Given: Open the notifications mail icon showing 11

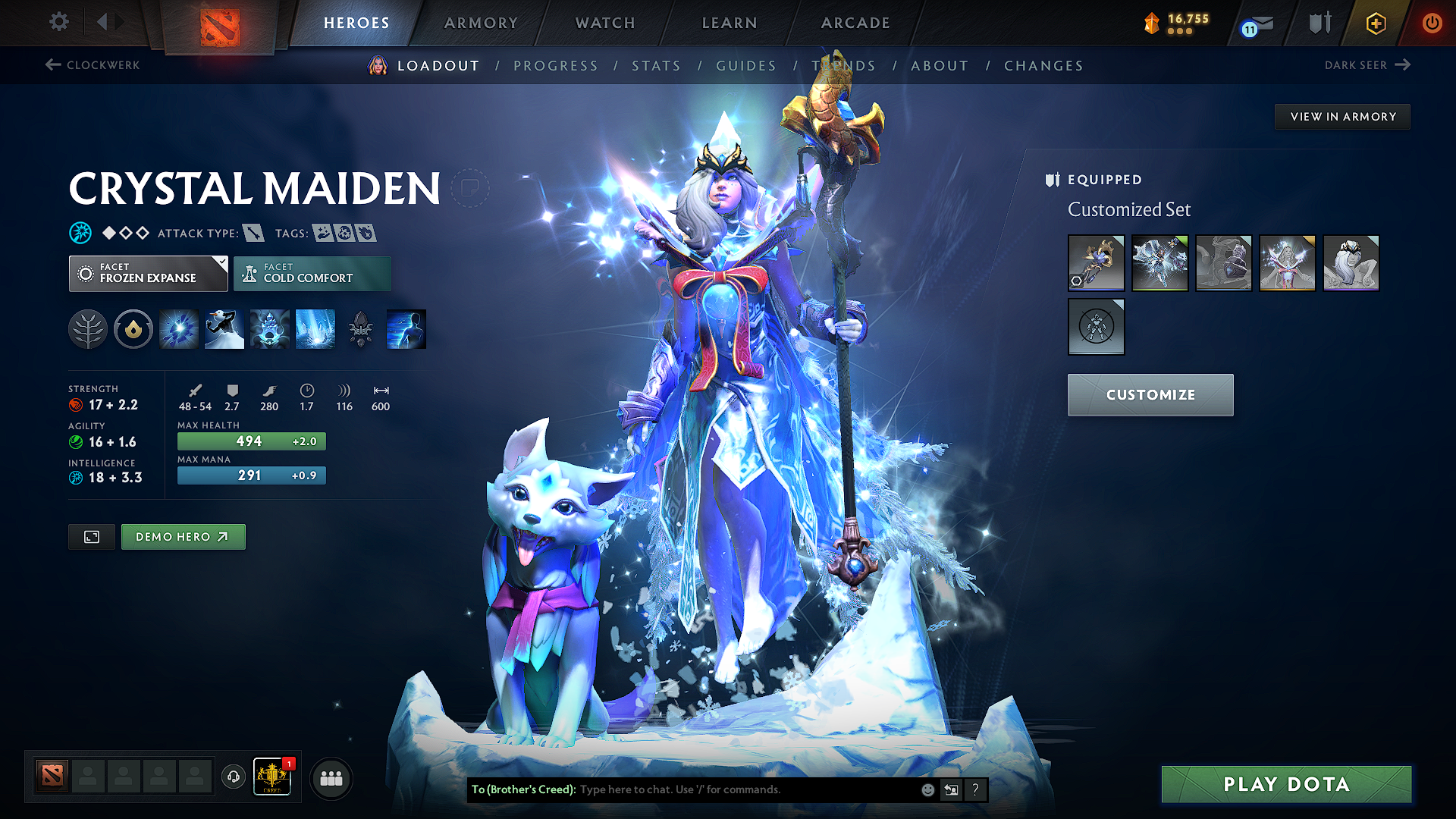Looking at the screenshot, I should (x=1253, y=23).
